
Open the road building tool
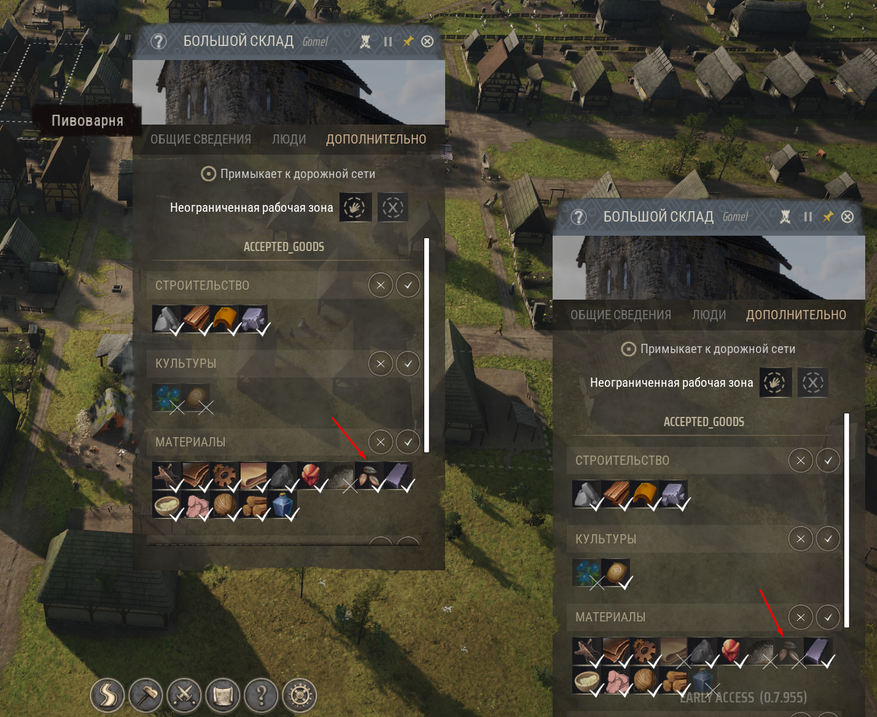point(108,694)
